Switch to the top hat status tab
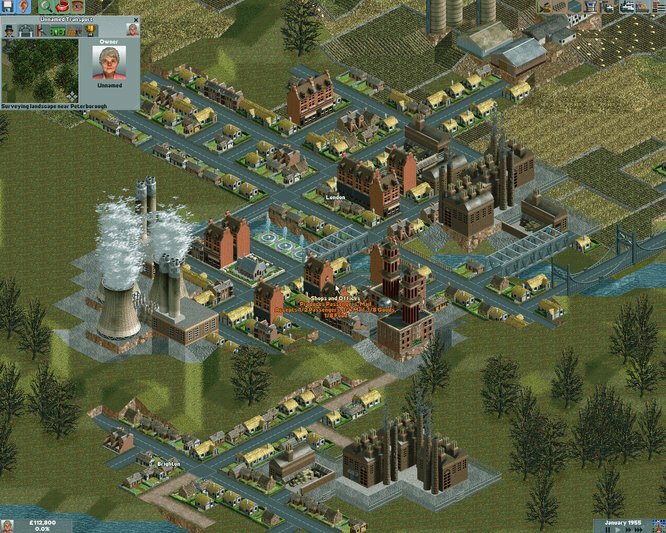Screen dimensions: 666x533 pos(10,31)
